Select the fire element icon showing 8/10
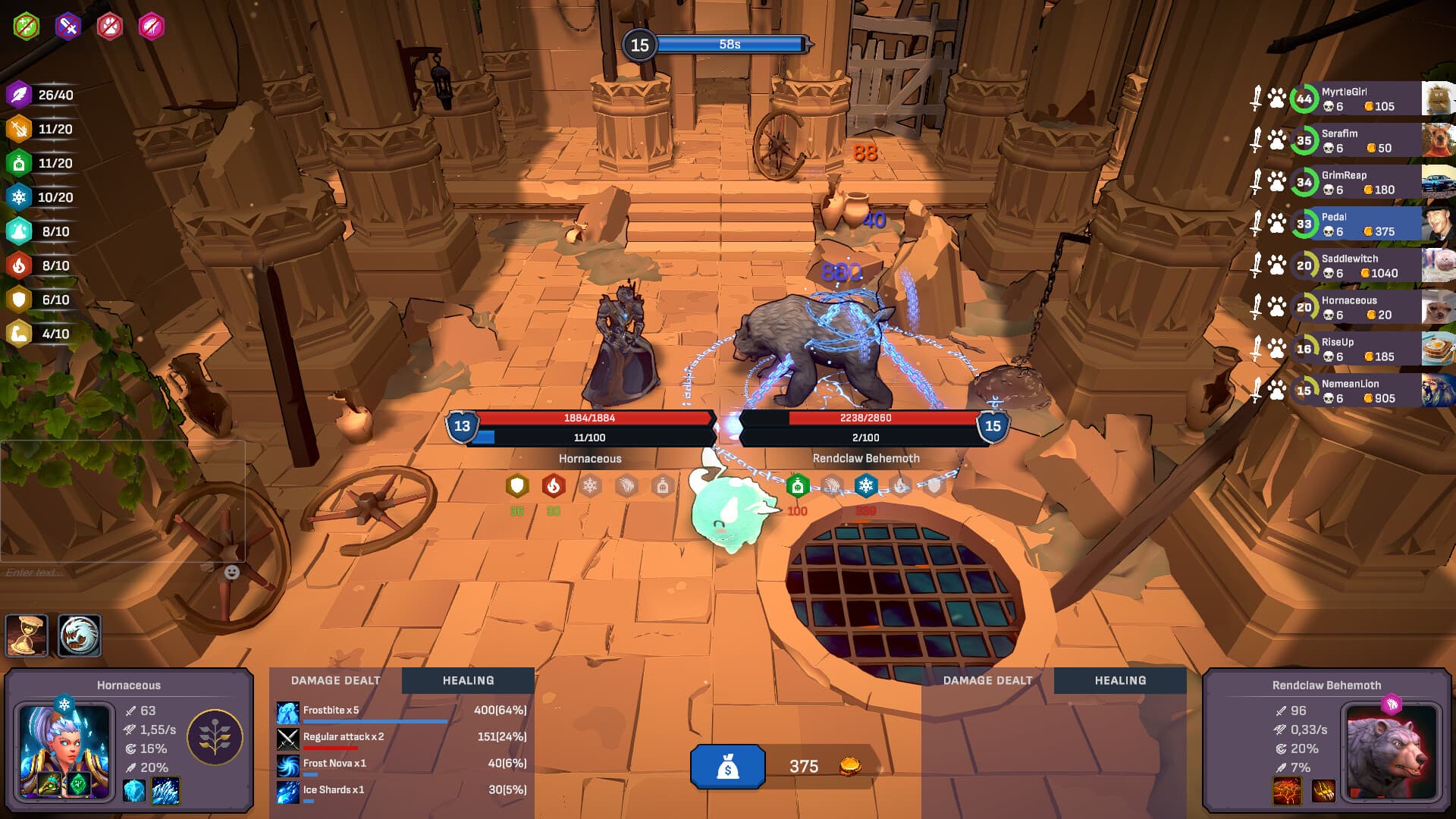 [19, 265]
